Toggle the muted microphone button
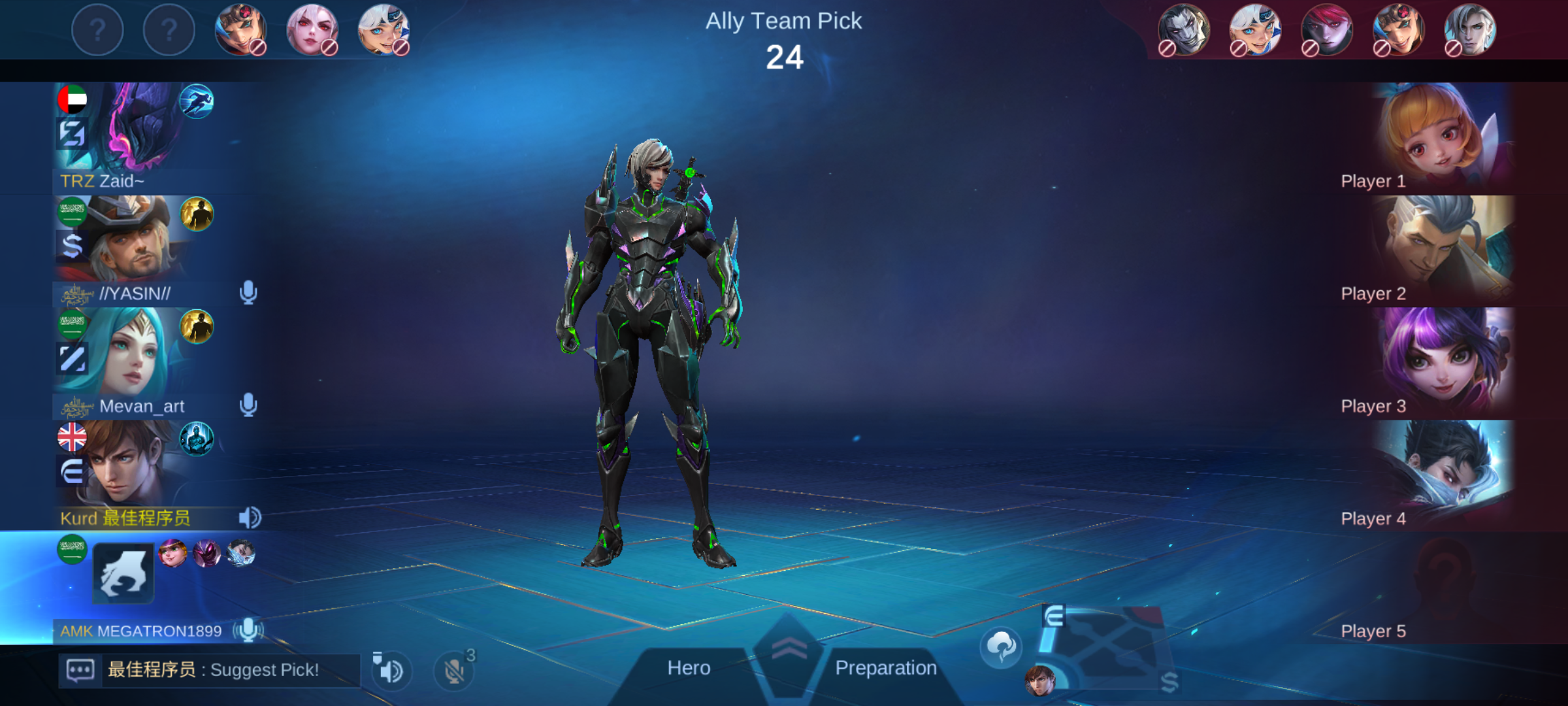The width and height of the screenshot is (1568, 706). click(x=454, y=671)
